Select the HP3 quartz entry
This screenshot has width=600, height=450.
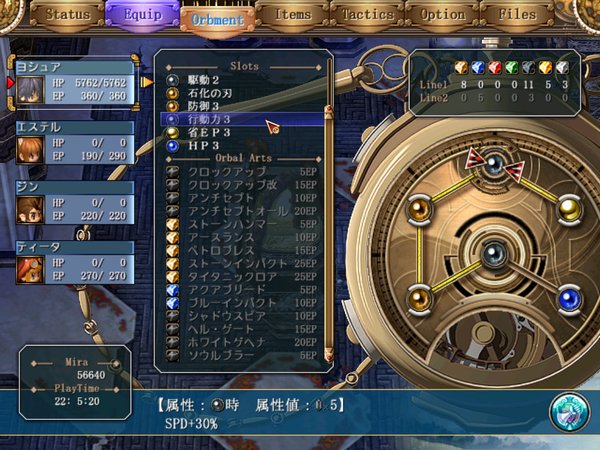coord(203,145)
